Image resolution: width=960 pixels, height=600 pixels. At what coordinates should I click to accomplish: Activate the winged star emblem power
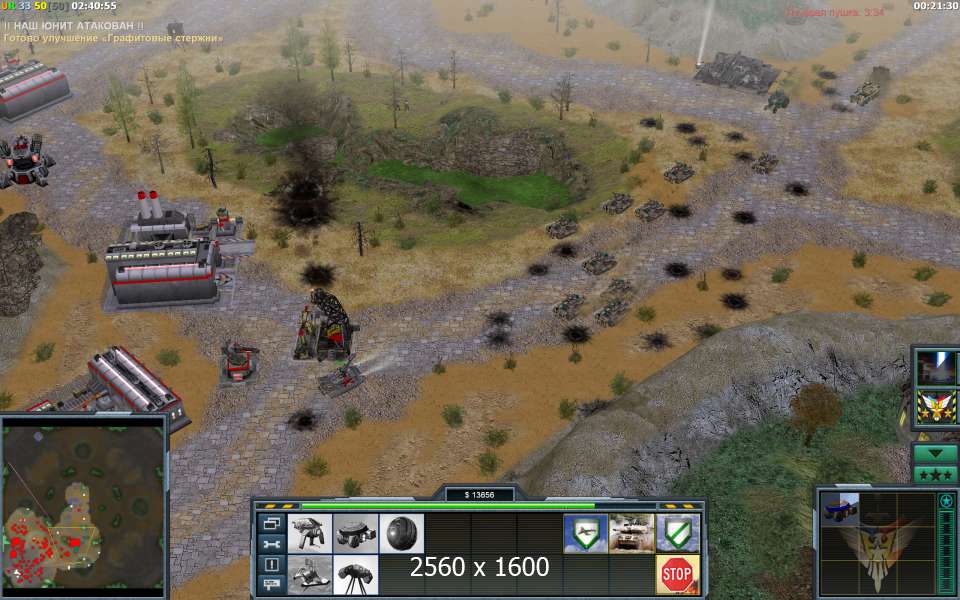coord(938,406)
